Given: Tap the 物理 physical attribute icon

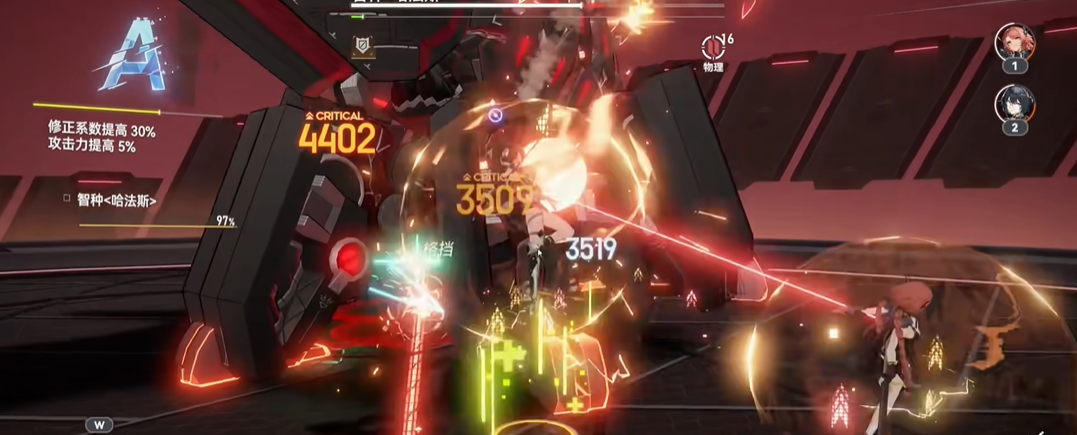Looking at the screenshot, I should pos(713,47).
